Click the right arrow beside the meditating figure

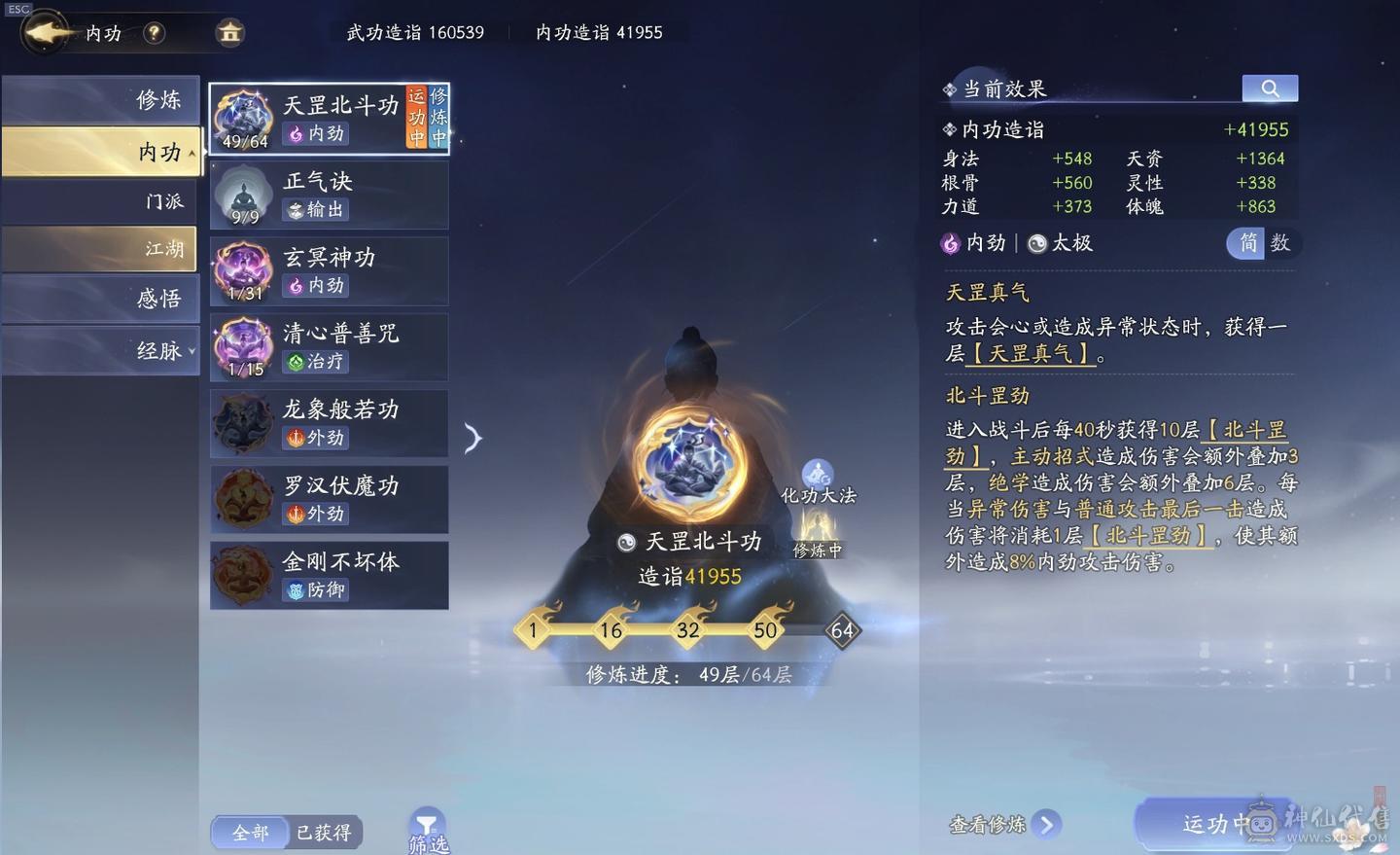(473, 438)
